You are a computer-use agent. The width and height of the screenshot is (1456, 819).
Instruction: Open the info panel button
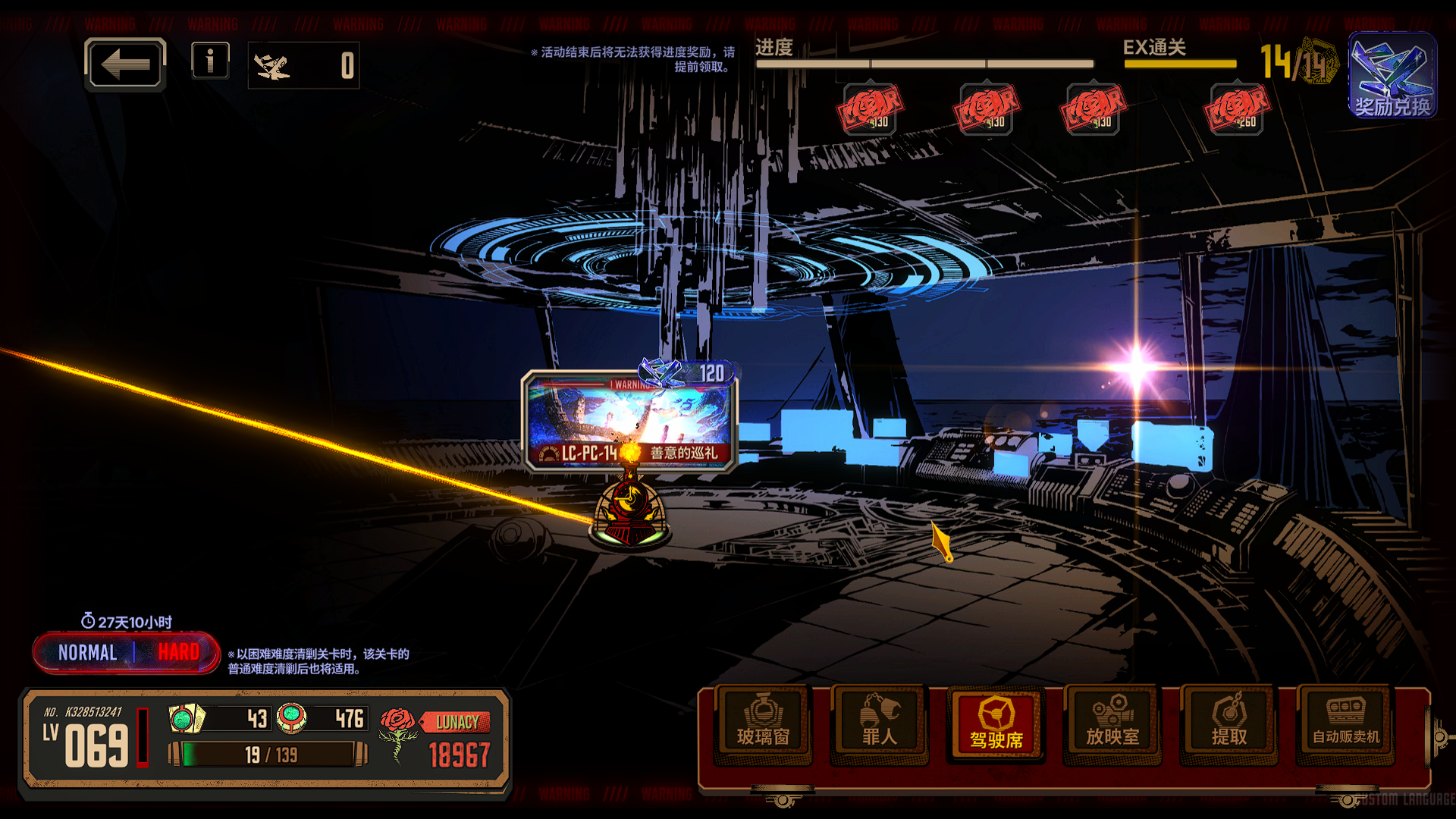pyautogui.click(x=210, y=61)
